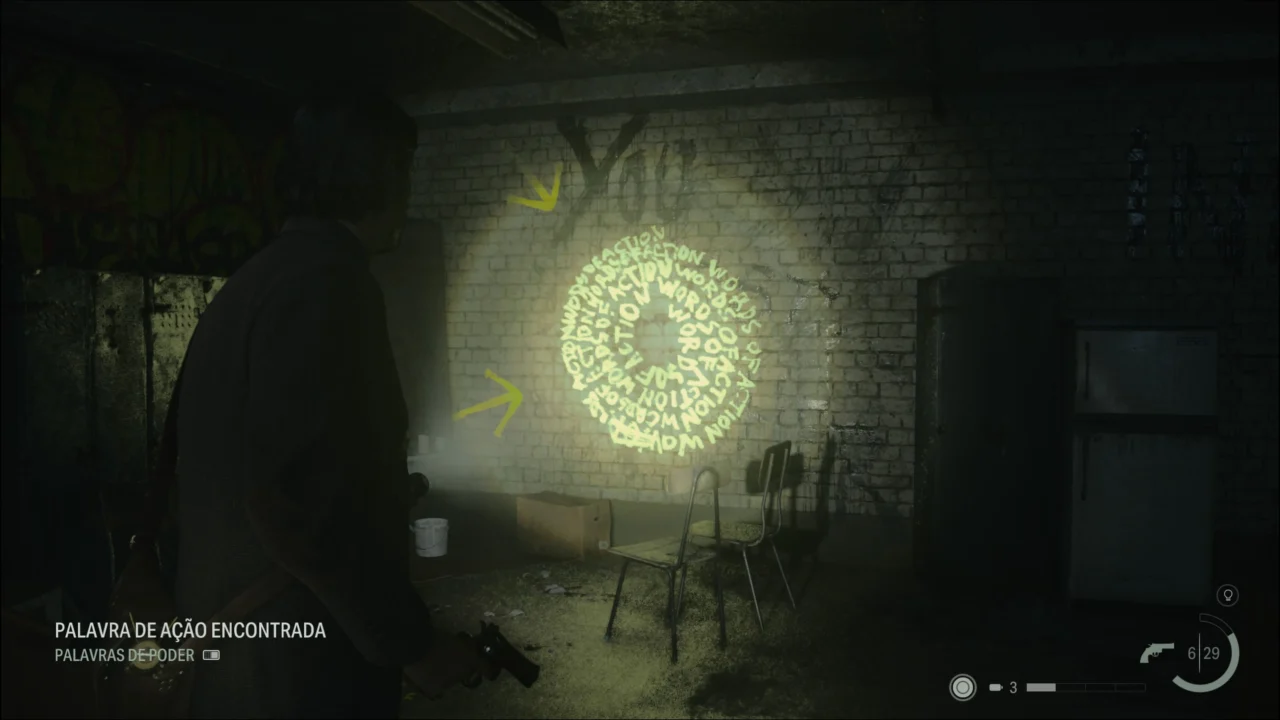Expand the battery count indicator showing 3

point(1012,688)
